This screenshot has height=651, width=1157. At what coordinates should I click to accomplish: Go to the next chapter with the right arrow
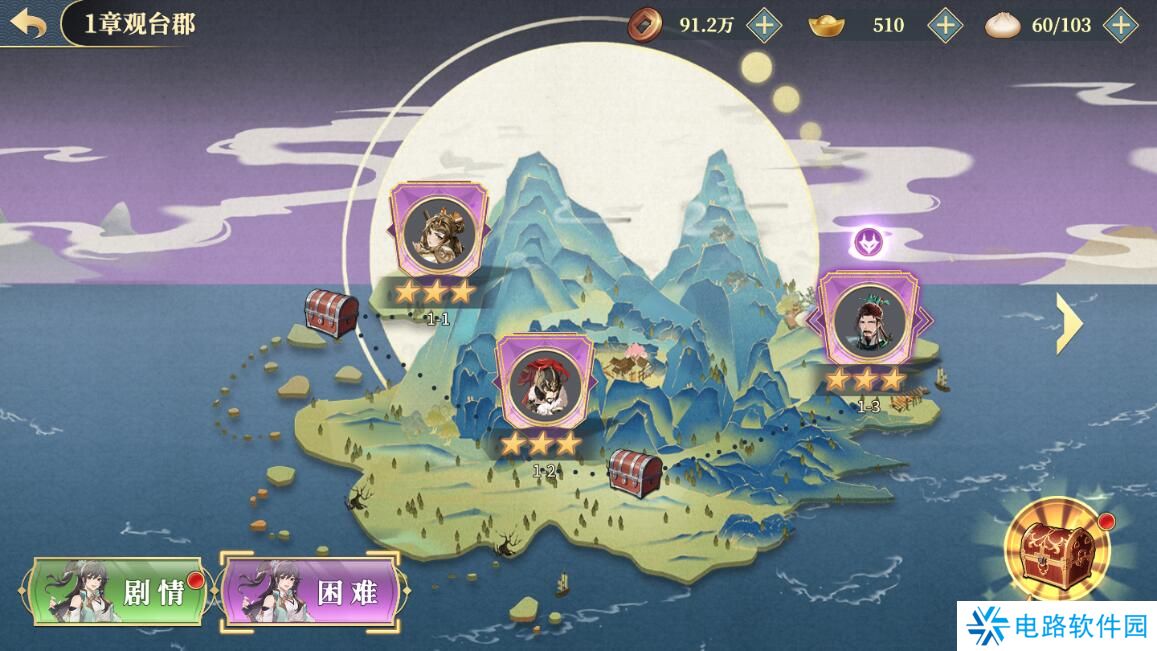[1069, 322]
